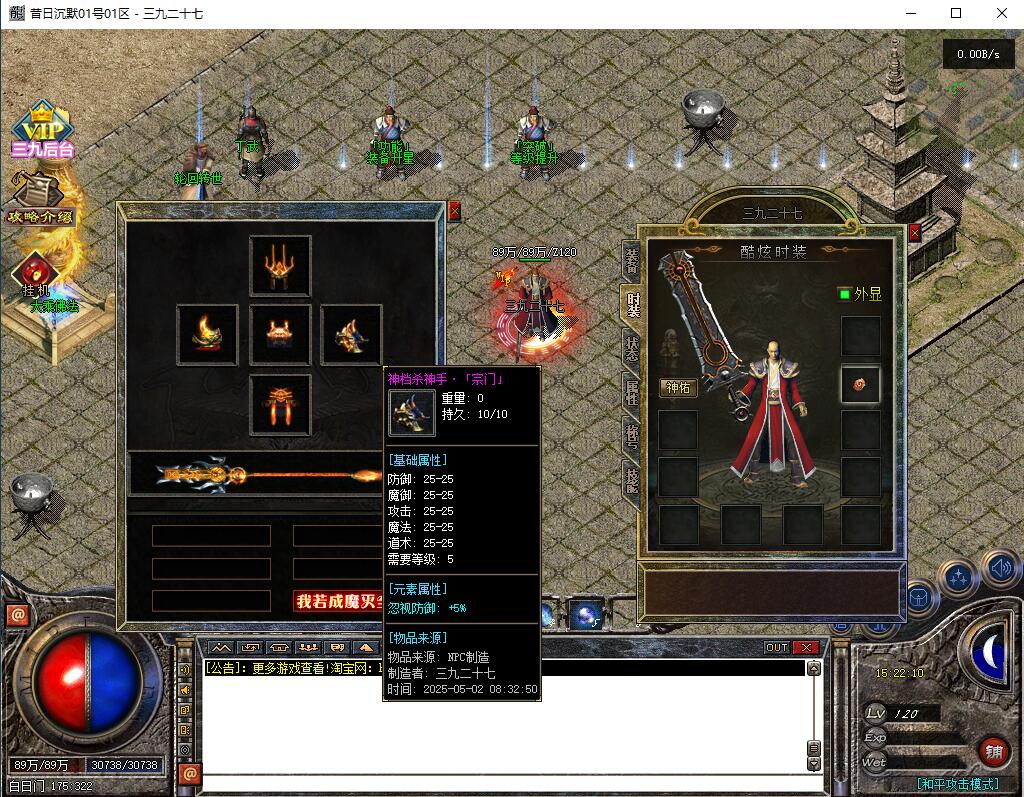
Task: Toggle the 外显 appearance display checkbox
Action: point(844,295)
